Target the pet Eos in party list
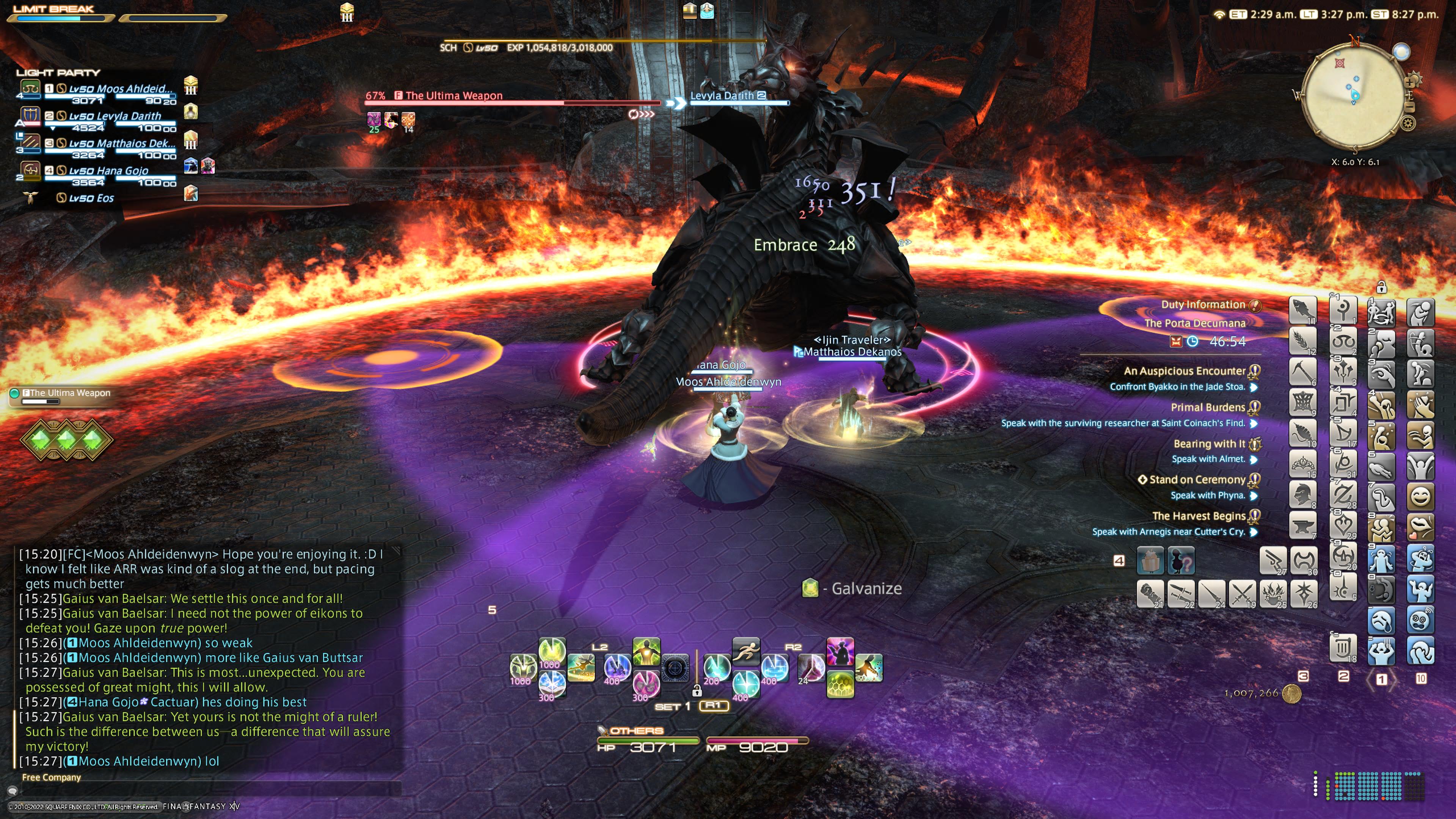Image resolution: width=1456 pixels, height=819 pixels. (91, 198)
